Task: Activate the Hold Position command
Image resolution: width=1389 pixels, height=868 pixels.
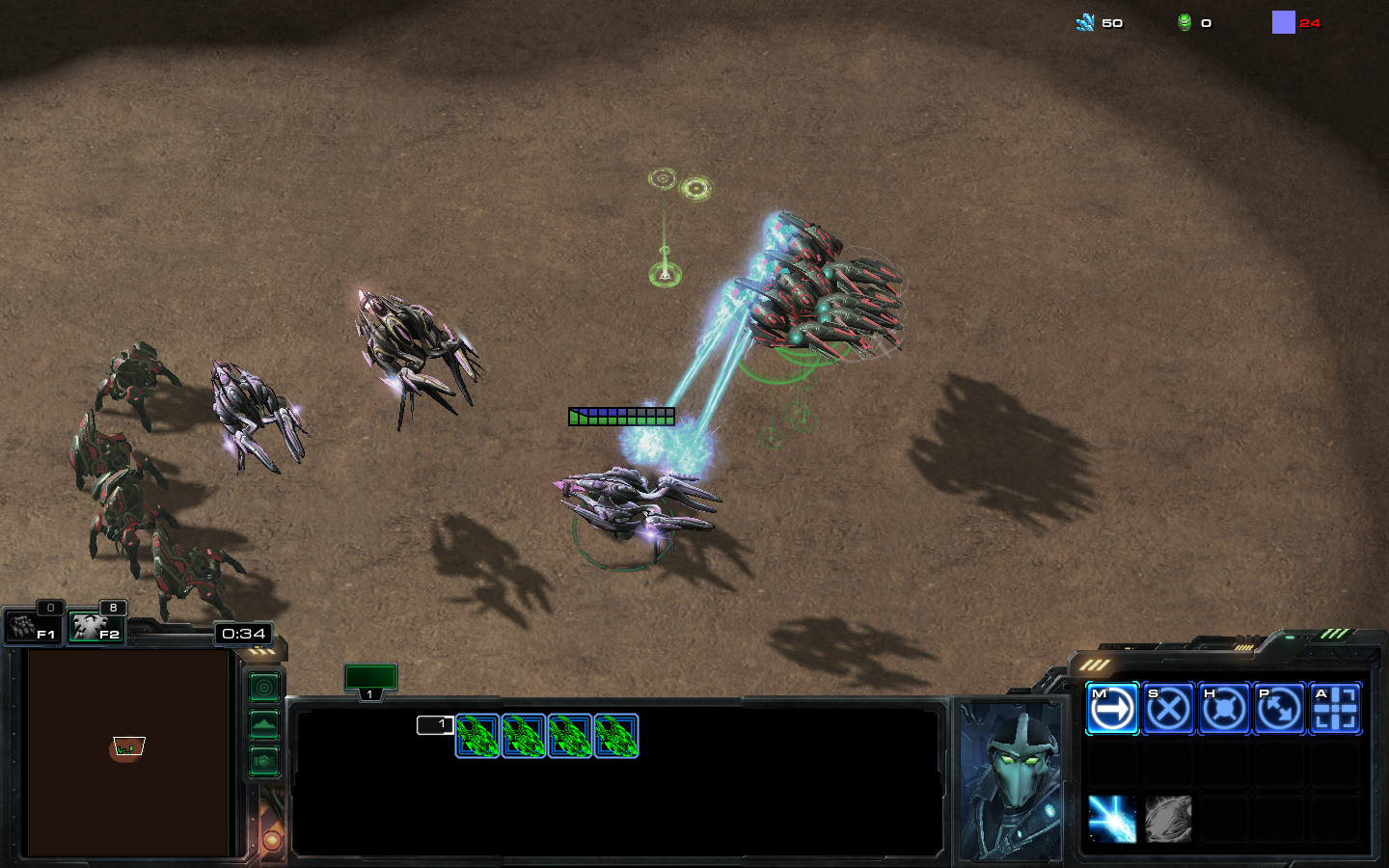Action: pyautogui.click(x=1224, y=709)
